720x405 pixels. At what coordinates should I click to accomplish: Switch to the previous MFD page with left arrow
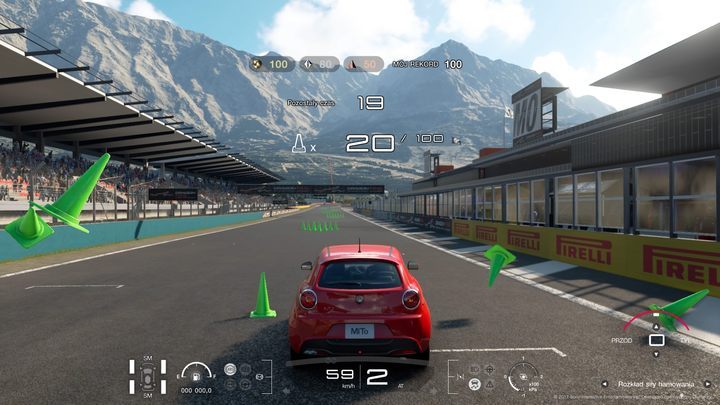(604, 383)
